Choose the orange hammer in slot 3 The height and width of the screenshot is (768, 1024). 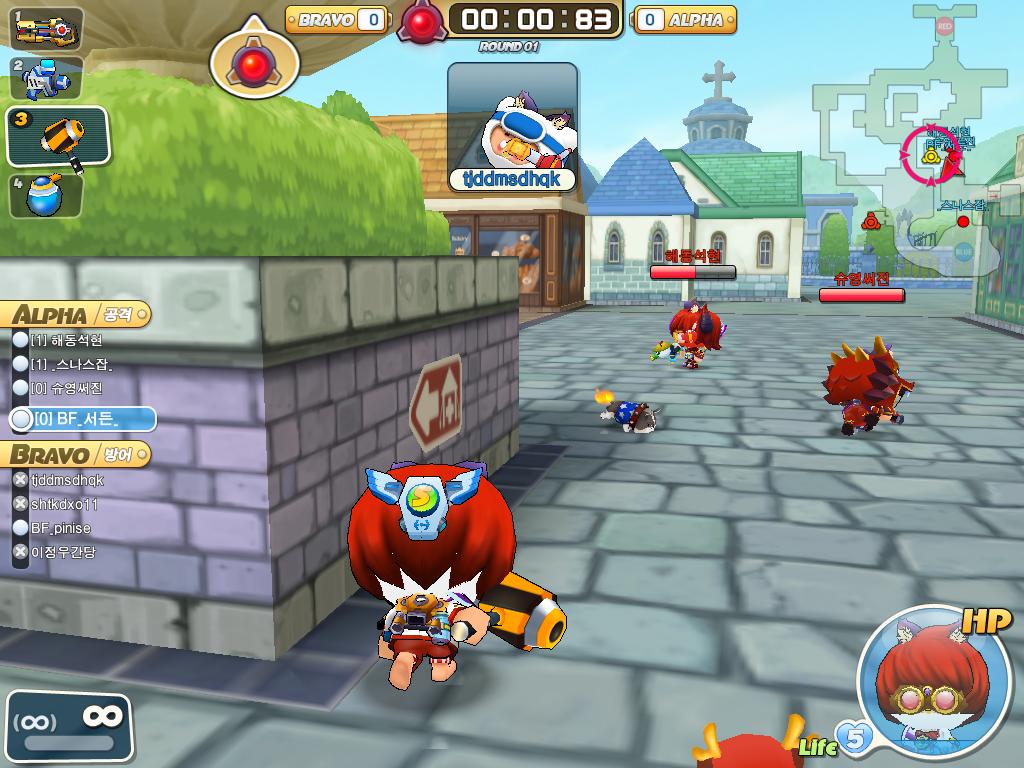point(58,136)
